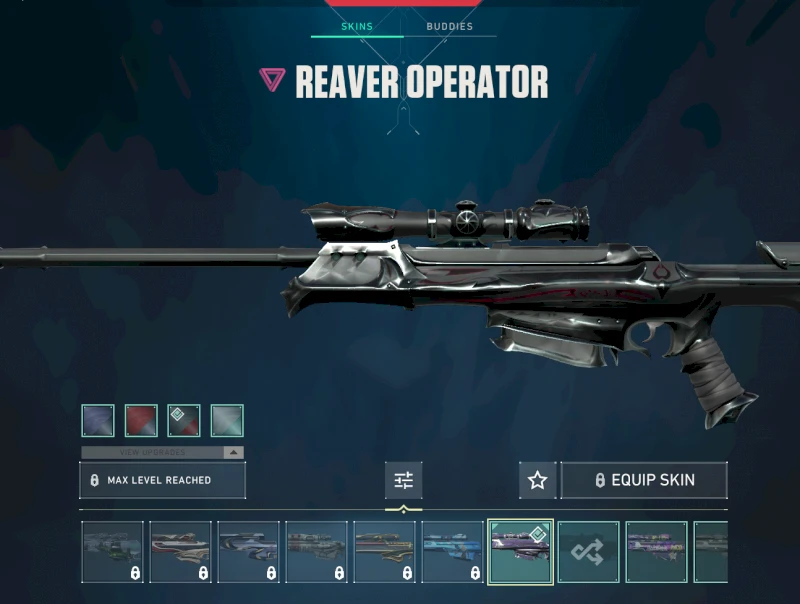This screenshot has height=604, width=800.
Task: Favorite this skin with the star button
Action: click(537, 480)
